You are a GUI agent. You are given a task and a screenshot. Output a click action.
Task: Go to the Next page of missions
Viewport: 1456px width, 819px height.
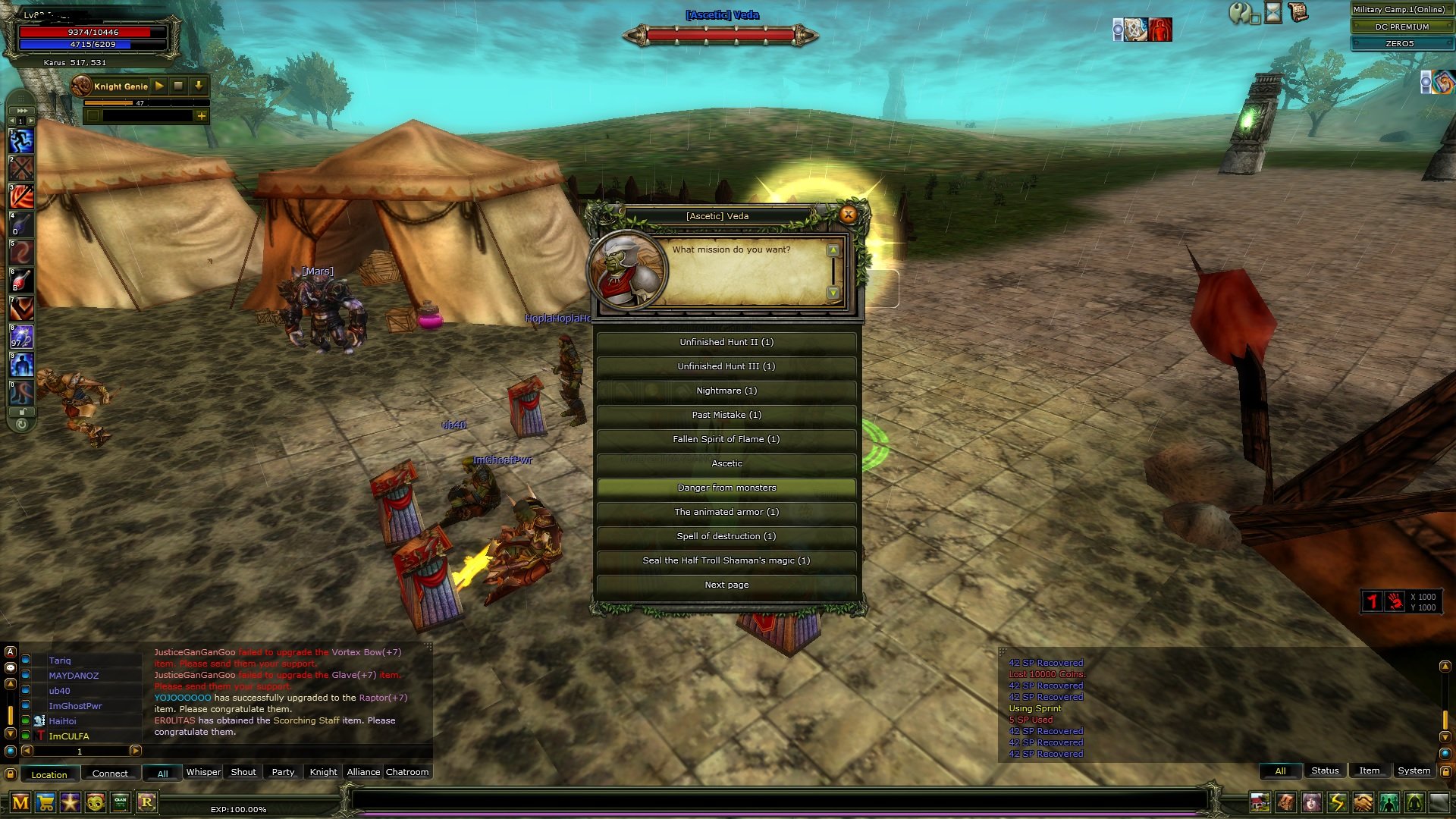coord(726,585)
